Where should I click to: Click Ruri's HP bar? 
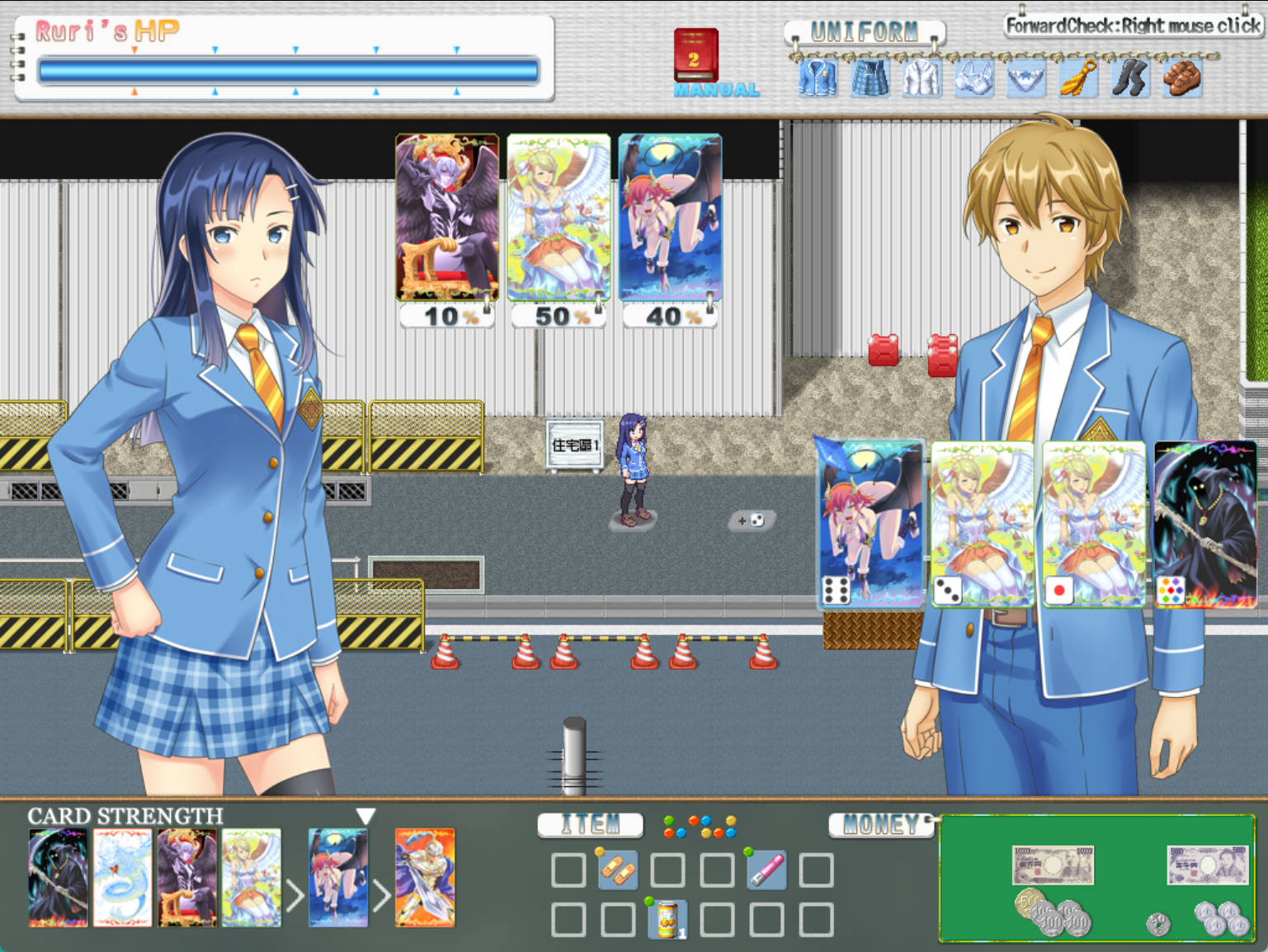(x=289, y=70)
